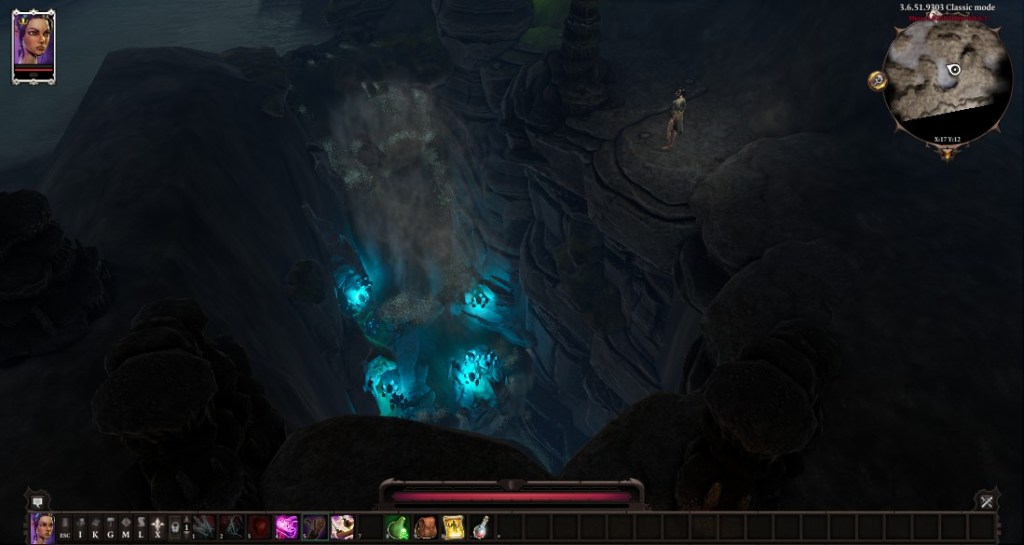
Task: Open the chat speech bubble button
Action: click(x=39, y=500)
